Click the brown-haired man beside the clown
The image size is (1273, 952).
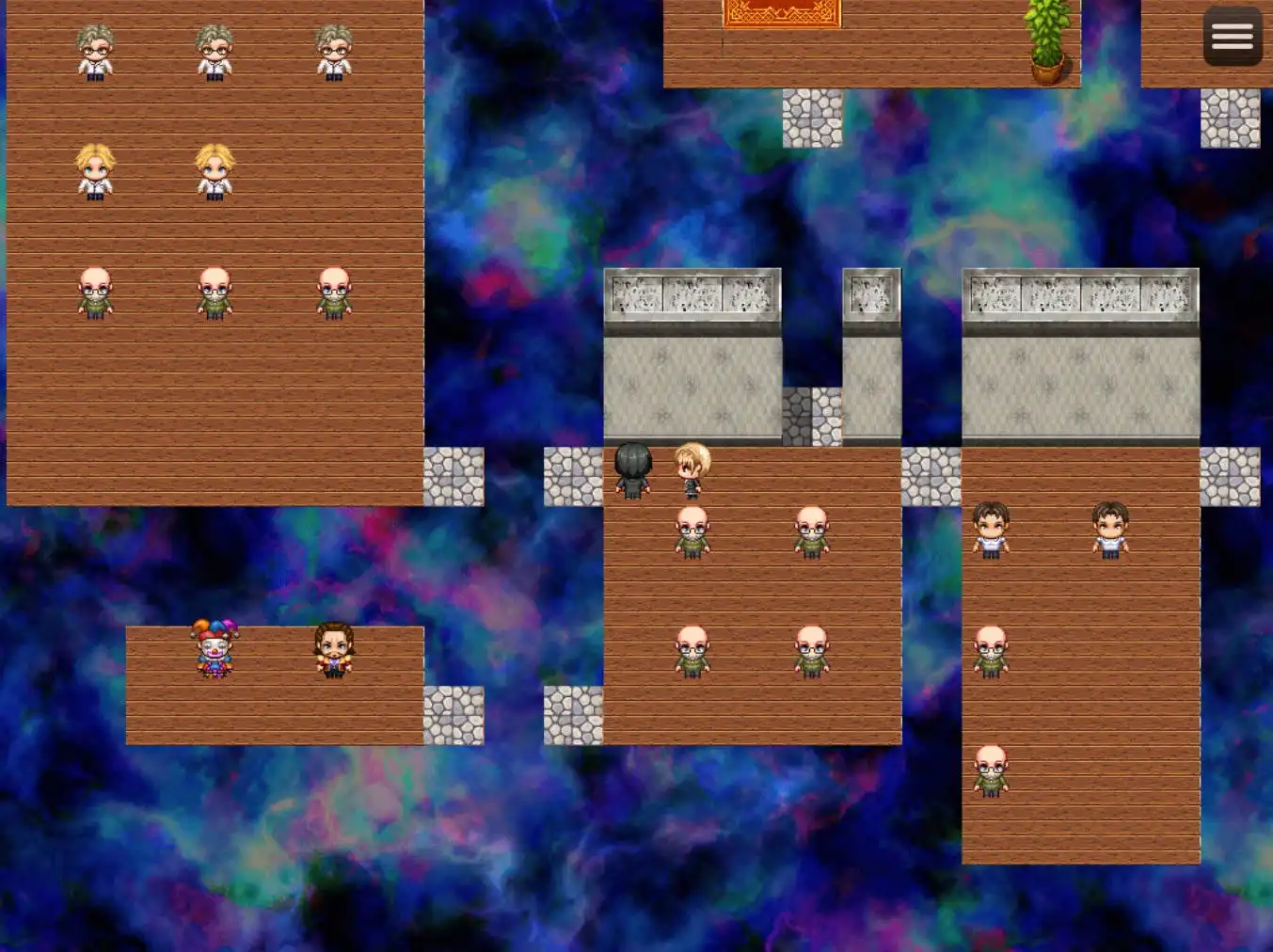coord(333,649)
